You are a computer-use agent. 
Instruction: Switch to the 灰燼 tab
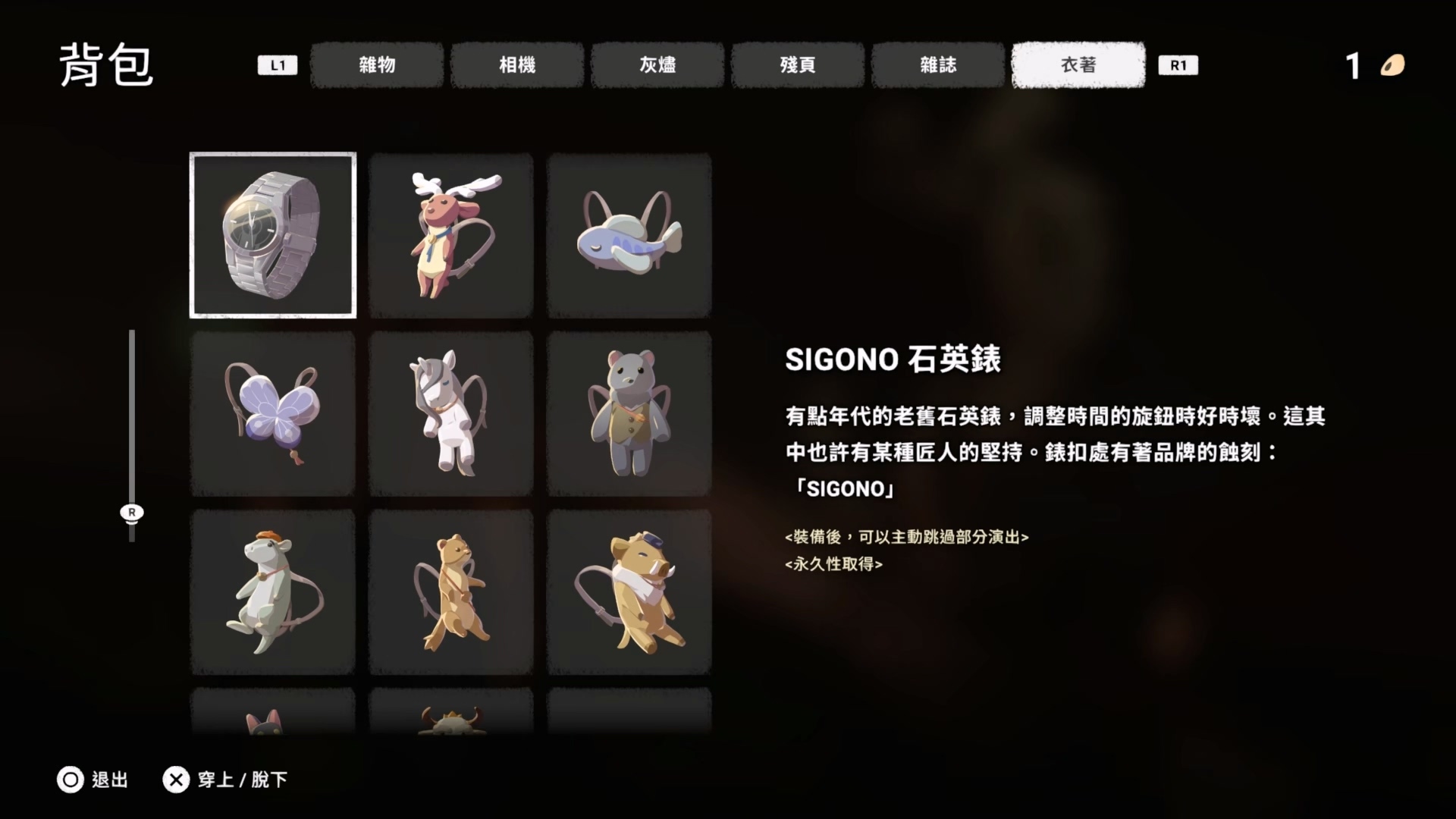[657, 65]
